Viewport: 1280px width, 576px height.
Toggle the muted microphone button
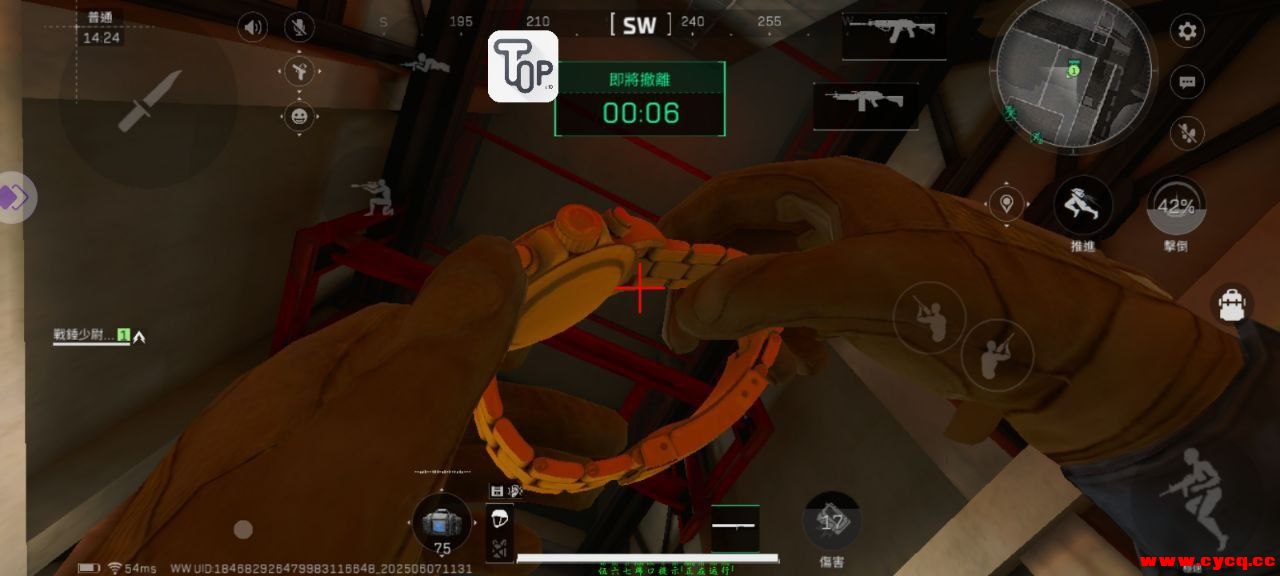(299, 27)
